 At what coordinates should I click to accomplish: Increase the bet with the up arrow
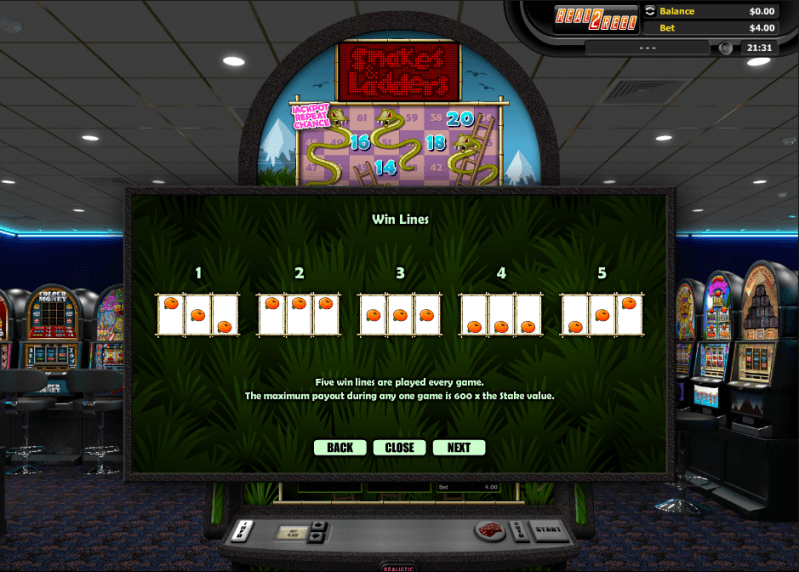point(319,525)
